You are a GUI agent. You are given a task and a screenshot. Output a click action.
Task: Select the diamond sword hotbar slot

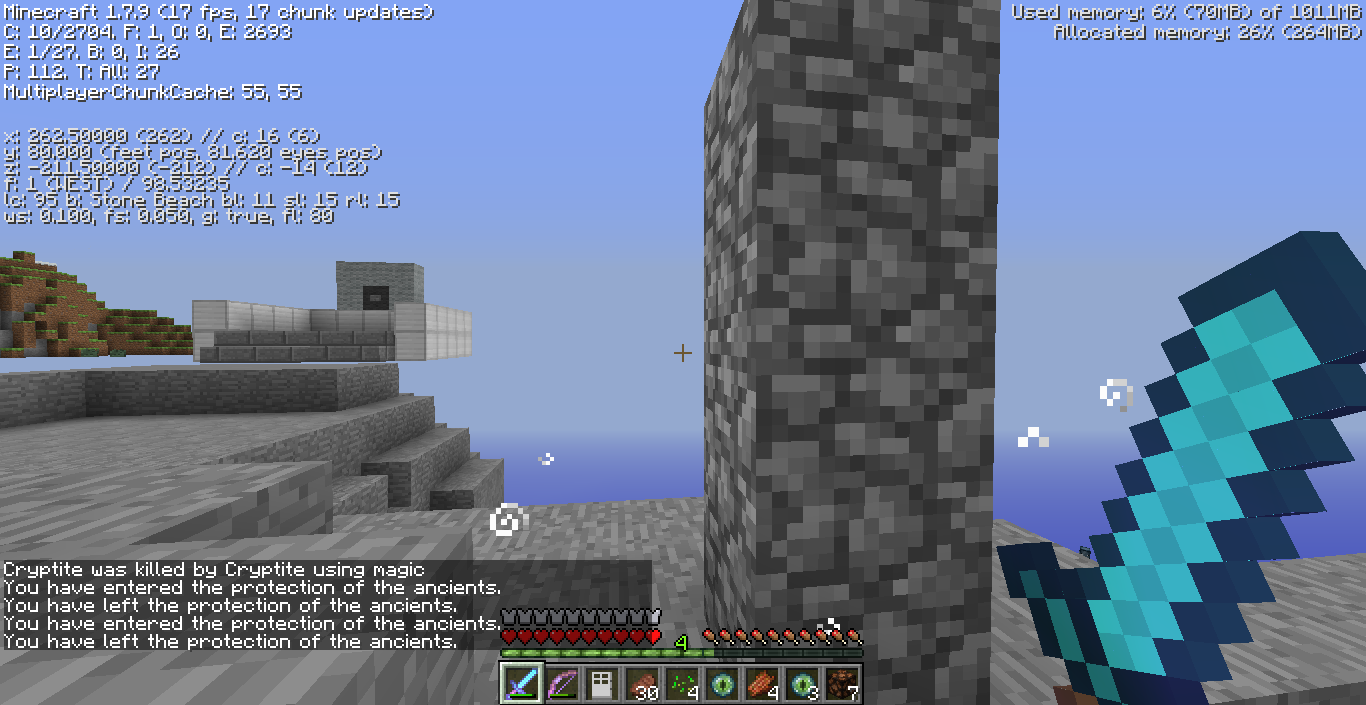pos(522,684)
